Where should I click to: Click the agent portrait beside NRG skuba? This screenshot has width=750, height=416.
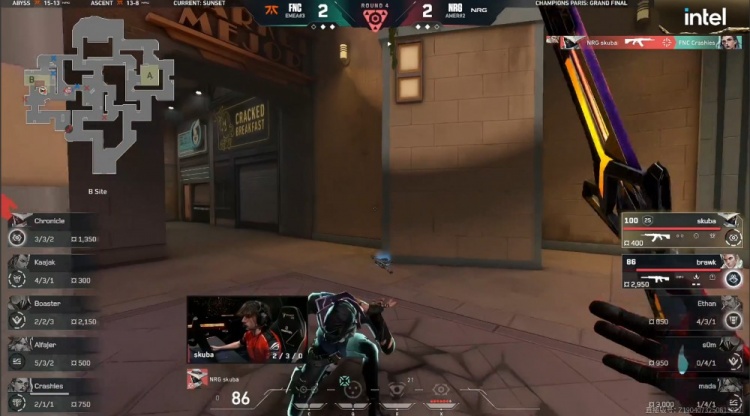point(195,377)
